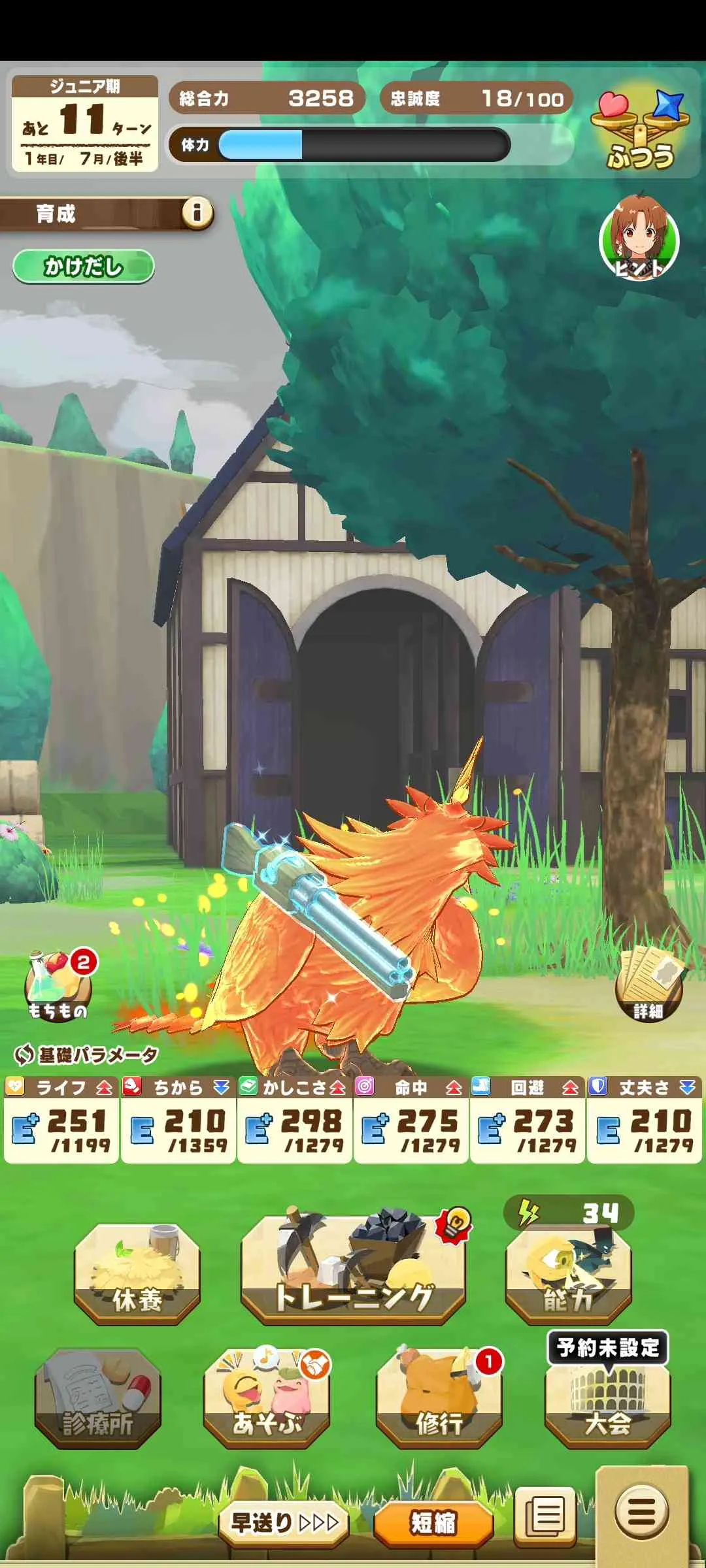The height and width of the screenshot is (1568, 706).
Task: Open the ヒント hint character portrait
Action: (x=639, y=239)
